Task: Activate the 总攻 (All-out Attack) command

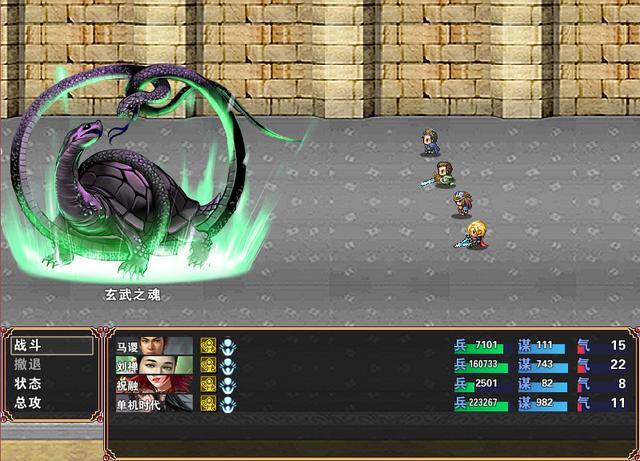Action: pyautogui.click(x=28, y=403)
